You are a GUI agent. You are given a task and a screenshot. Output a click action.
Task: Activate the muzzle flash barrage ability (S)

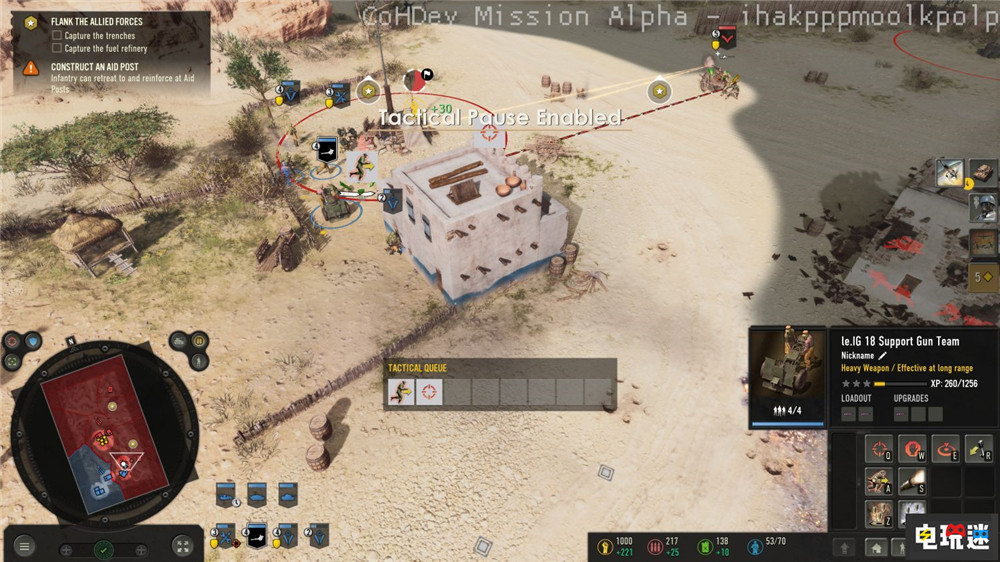click(x=912, y=482)
